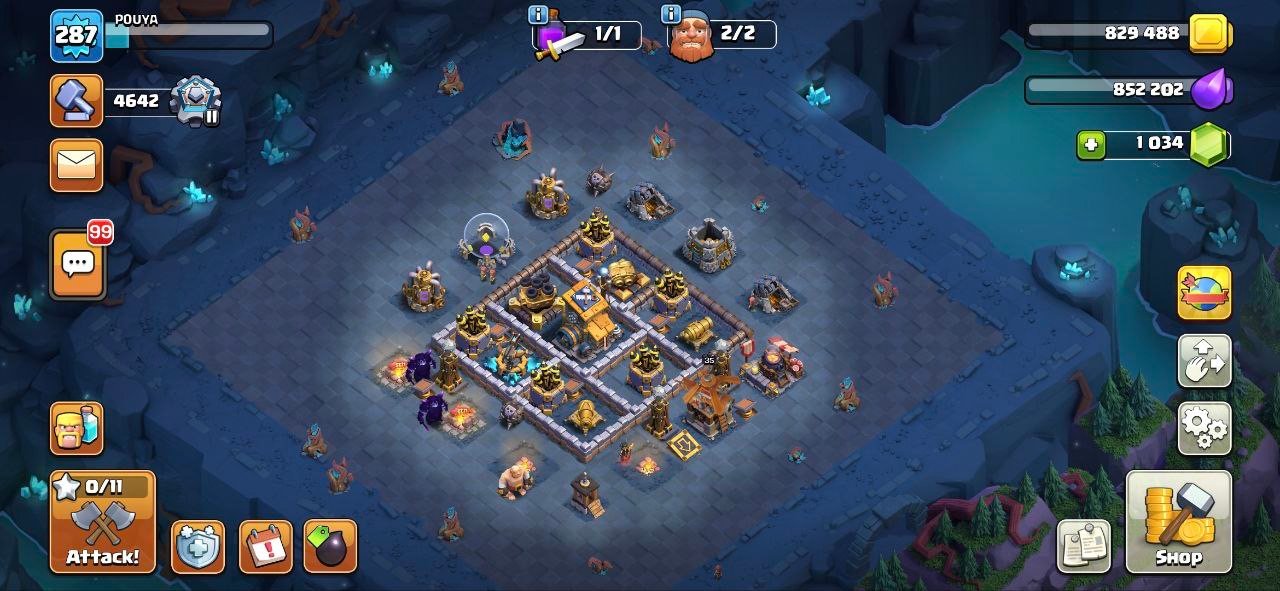Open the bomb with price tag offer
The height and width of the screenshot is (591, 1280).
(x=330, y=547)
